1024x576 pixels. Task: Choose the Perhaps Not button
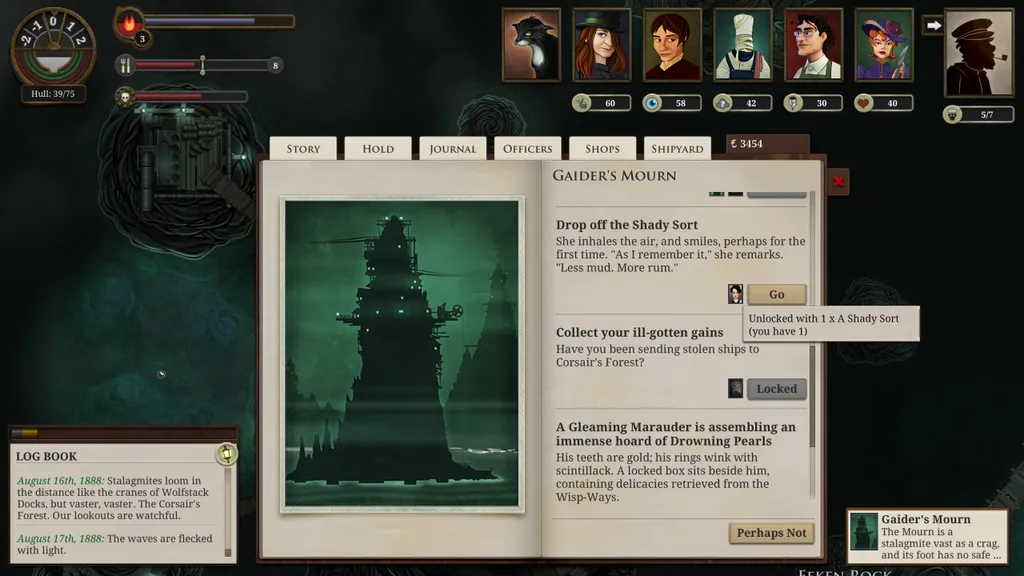(x=771, y=533)
